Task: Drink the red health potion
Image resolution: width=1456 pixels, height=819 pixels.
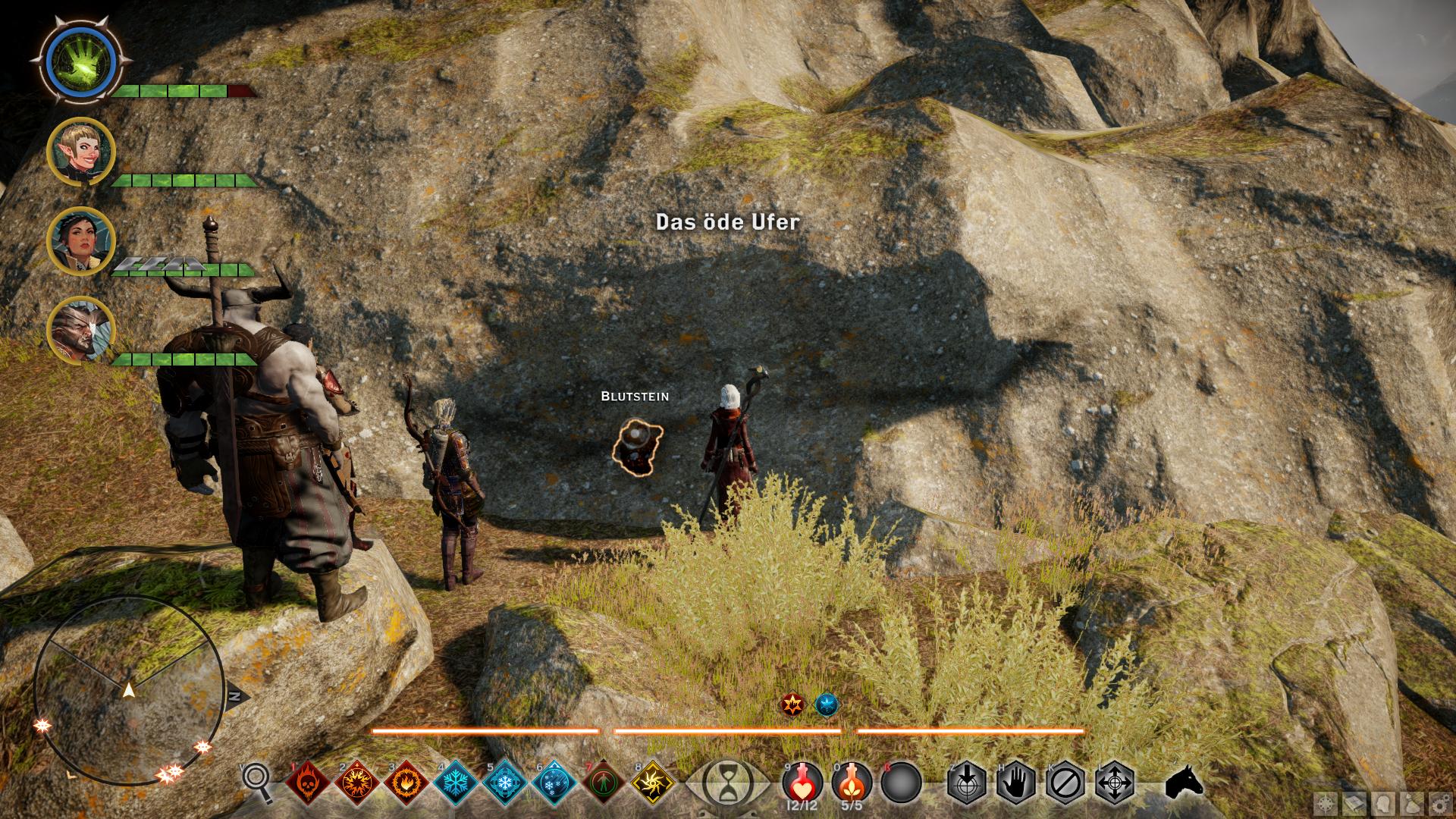Action: 802,781
